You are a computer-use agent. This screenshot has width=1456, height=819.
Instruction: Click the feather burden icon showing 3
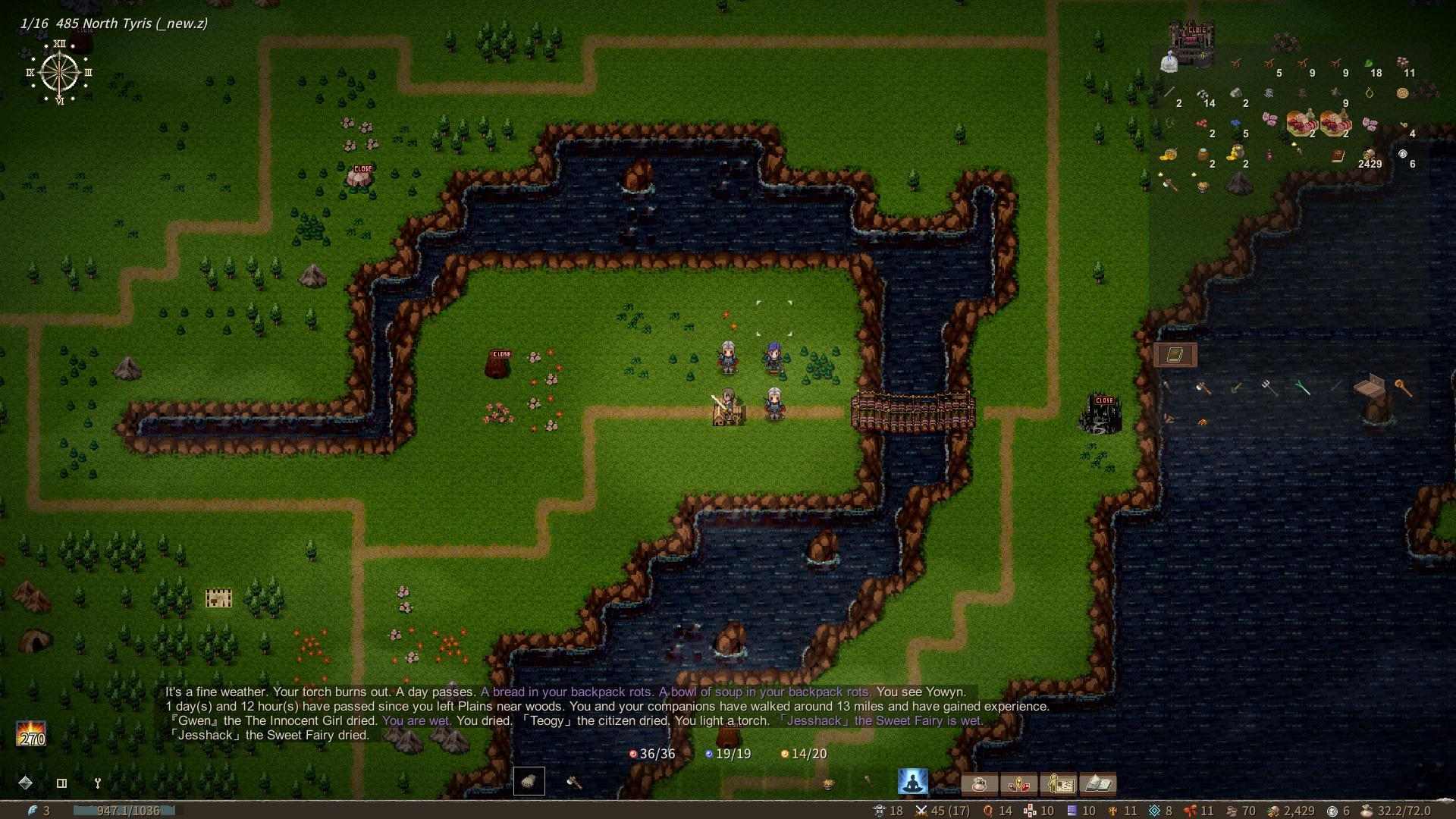[x=32, y=809]
